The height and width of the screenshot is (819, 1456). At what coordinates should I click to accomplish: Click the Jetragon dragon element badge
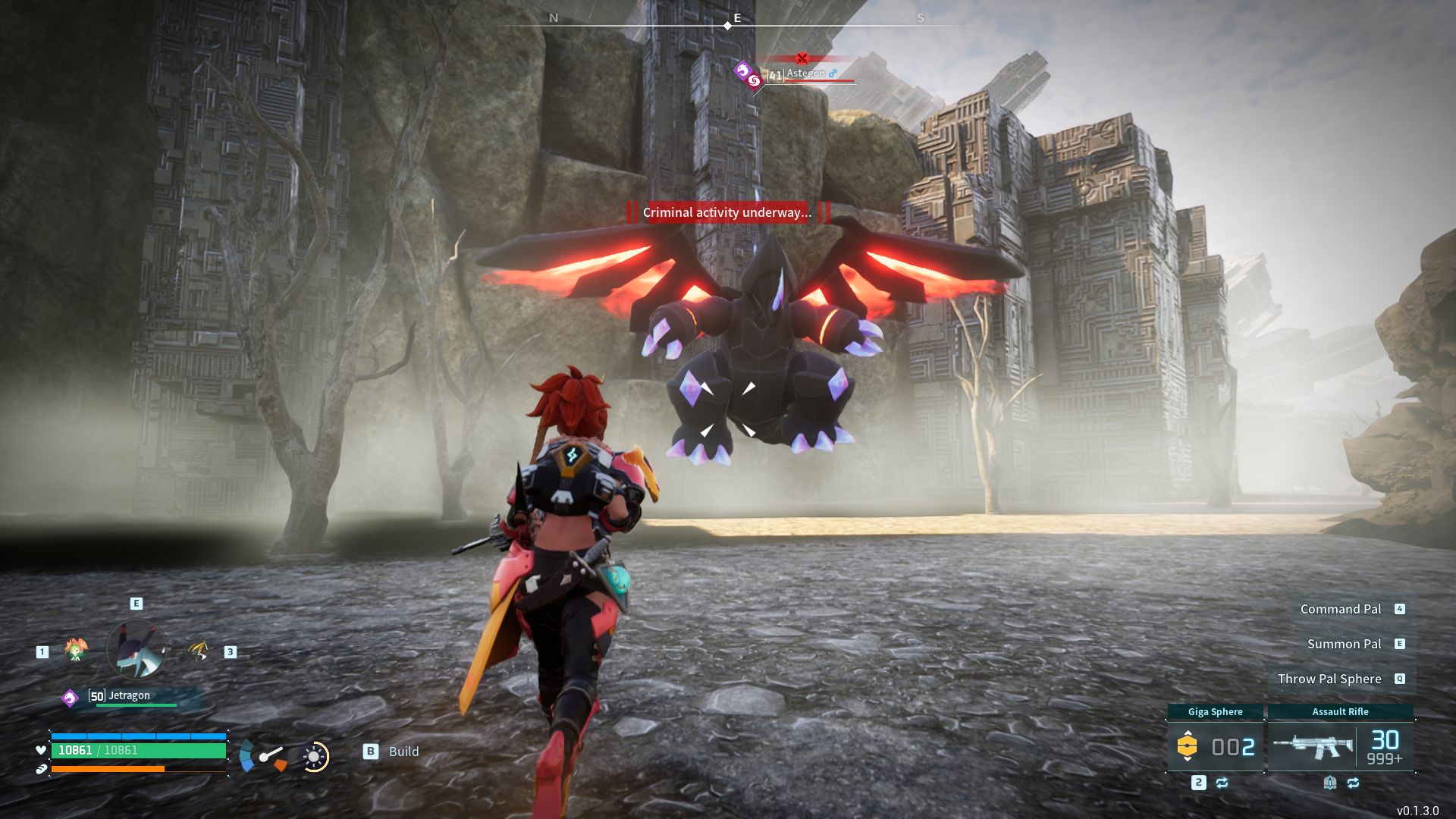[x=70, y=698]
